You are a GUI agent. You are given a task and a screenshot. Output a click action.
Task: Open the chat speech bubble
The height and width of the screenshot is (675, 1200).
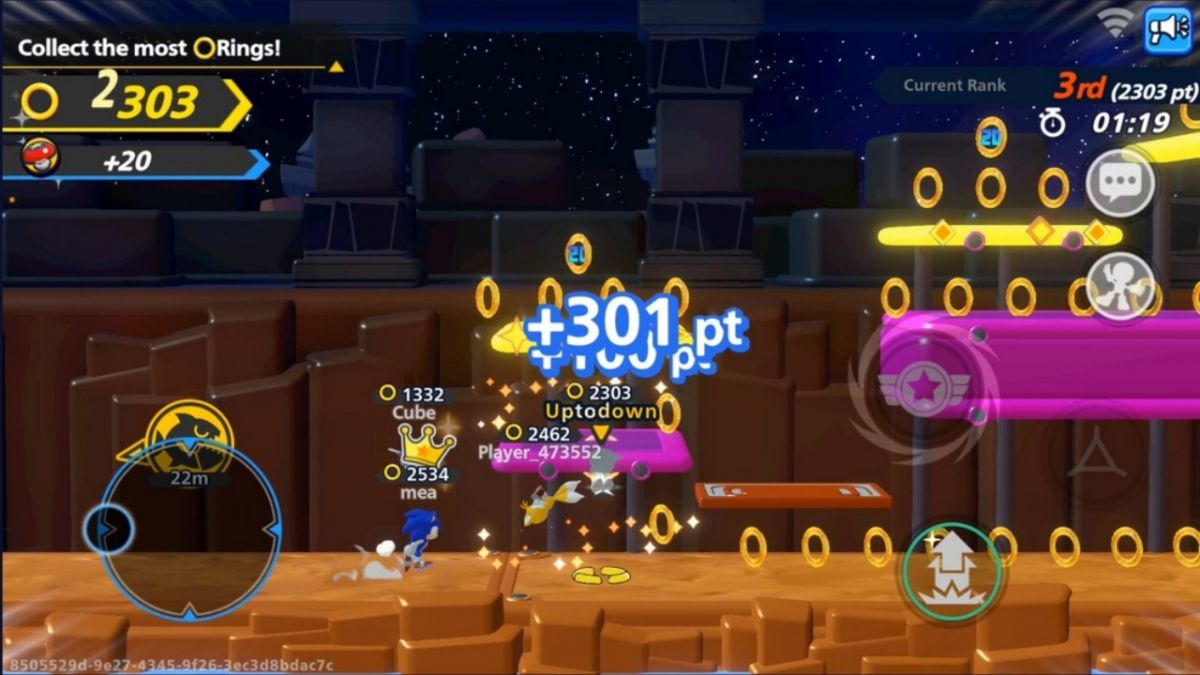(1120, 183)
